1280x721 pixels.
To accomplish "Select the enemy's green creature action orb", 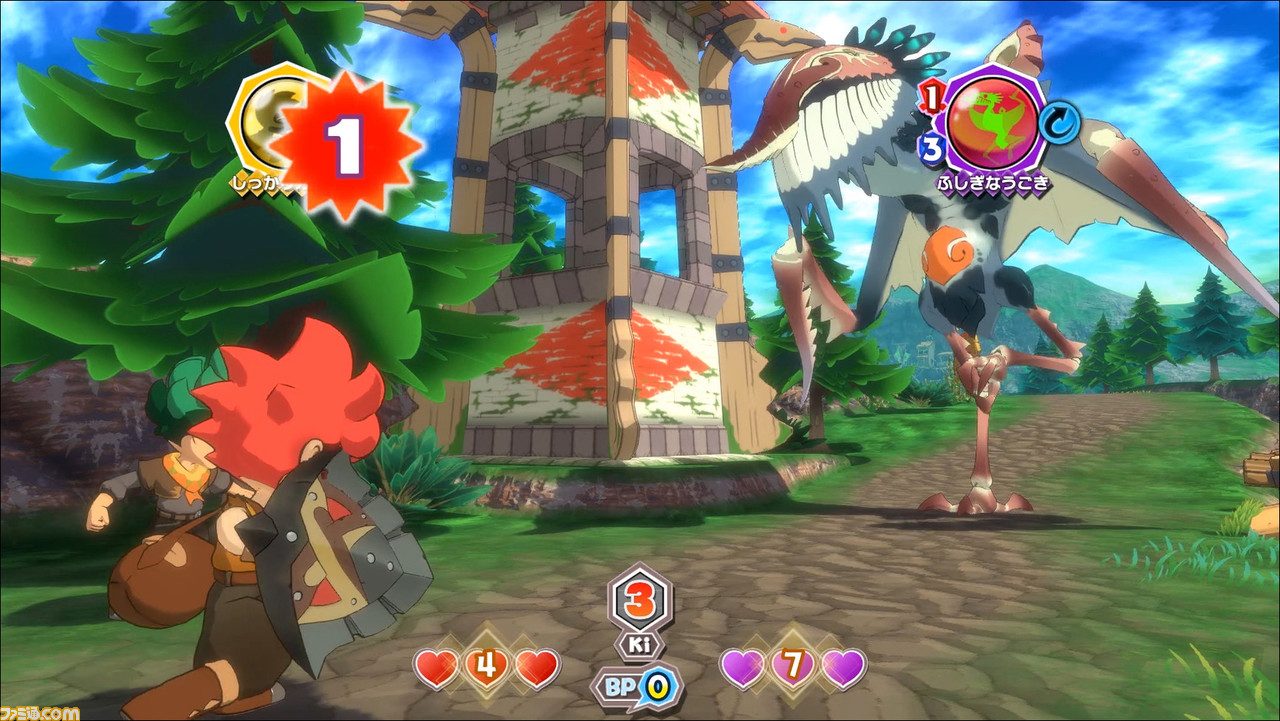I will tap(995, 120).
